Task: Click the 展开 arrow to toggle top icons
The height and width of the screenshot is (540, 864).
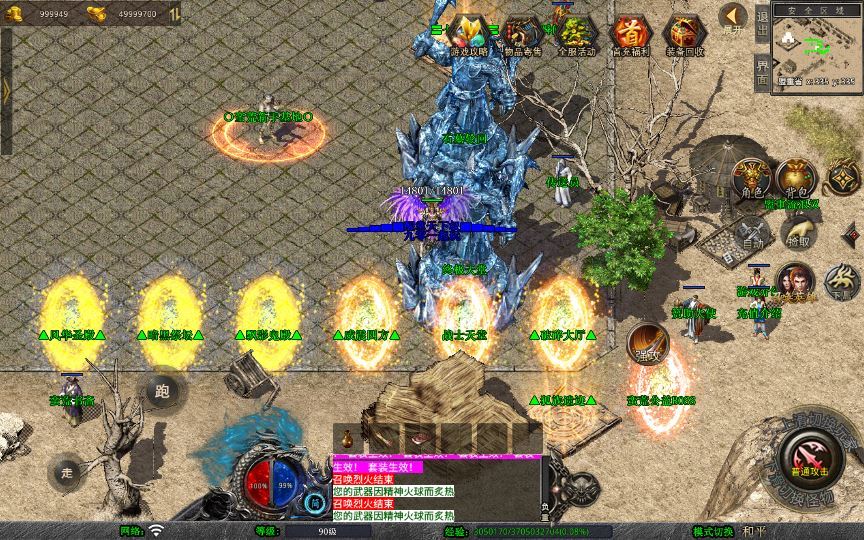Action: tap(733, 18)
